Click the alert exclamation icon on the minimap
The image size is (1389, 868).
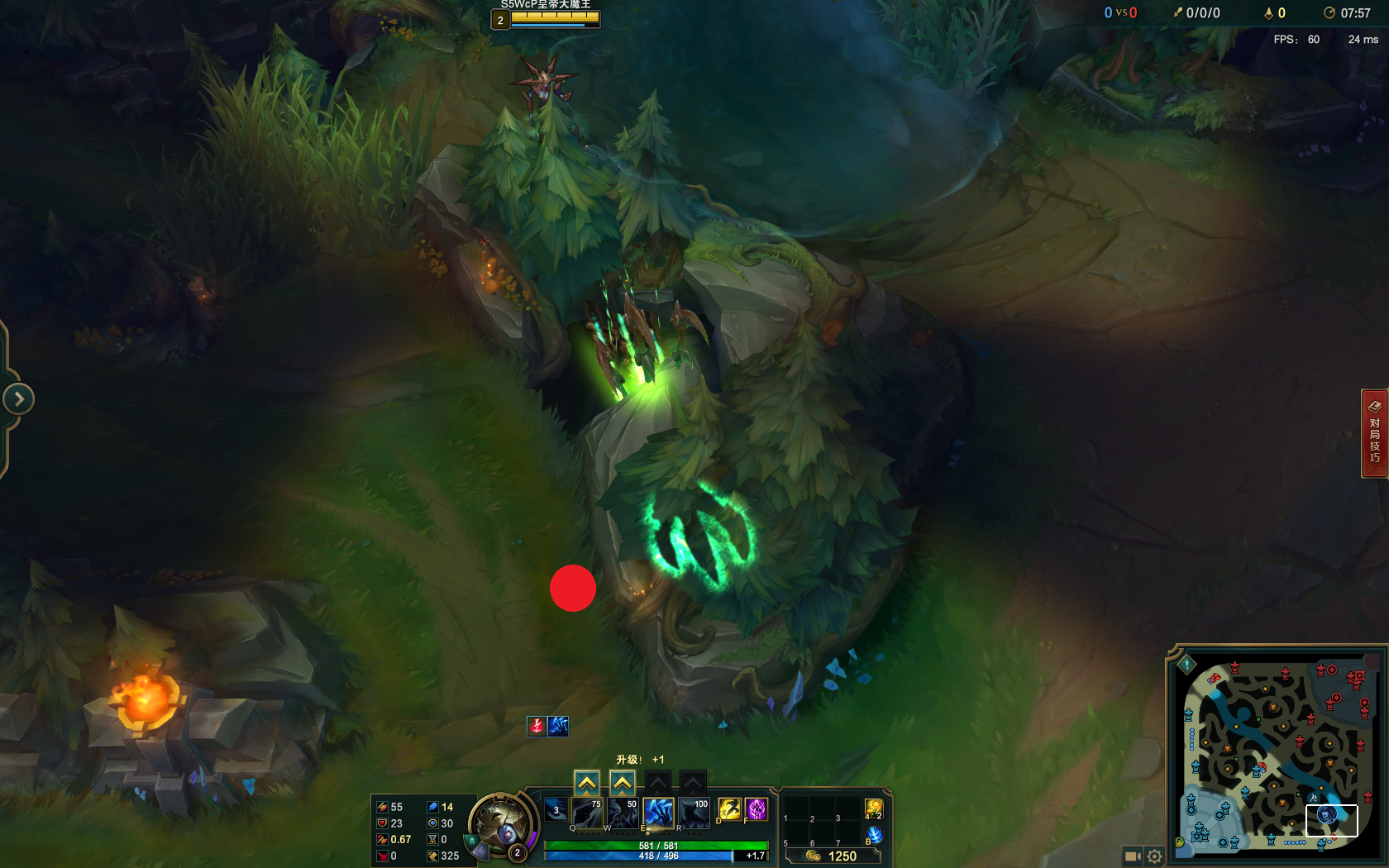pyautogui.click(x=1186, y=664)
